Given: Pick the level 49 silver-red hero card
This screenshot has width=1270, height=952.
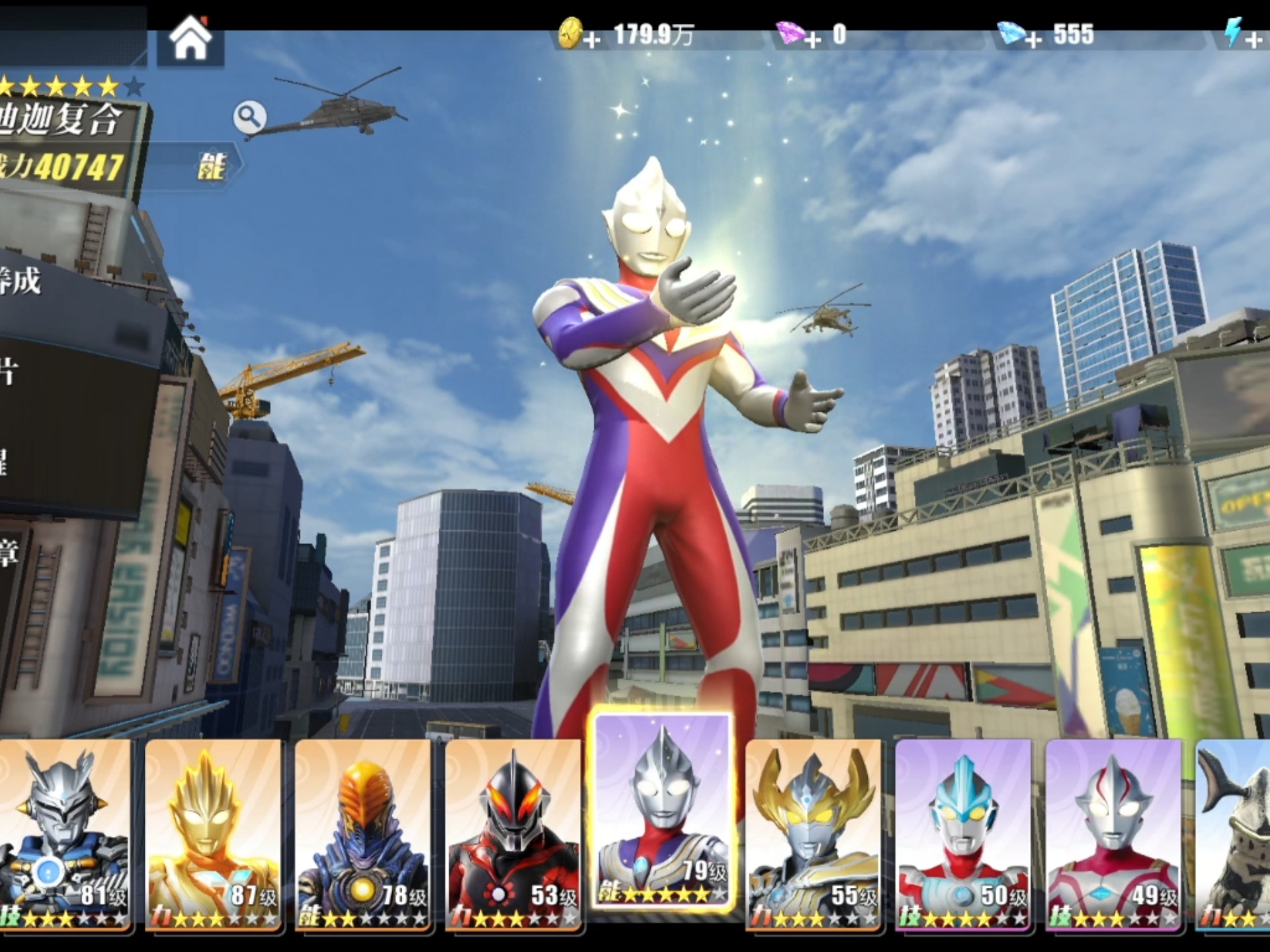Looking at the screenshot, I should click(x=1113, y=834).
